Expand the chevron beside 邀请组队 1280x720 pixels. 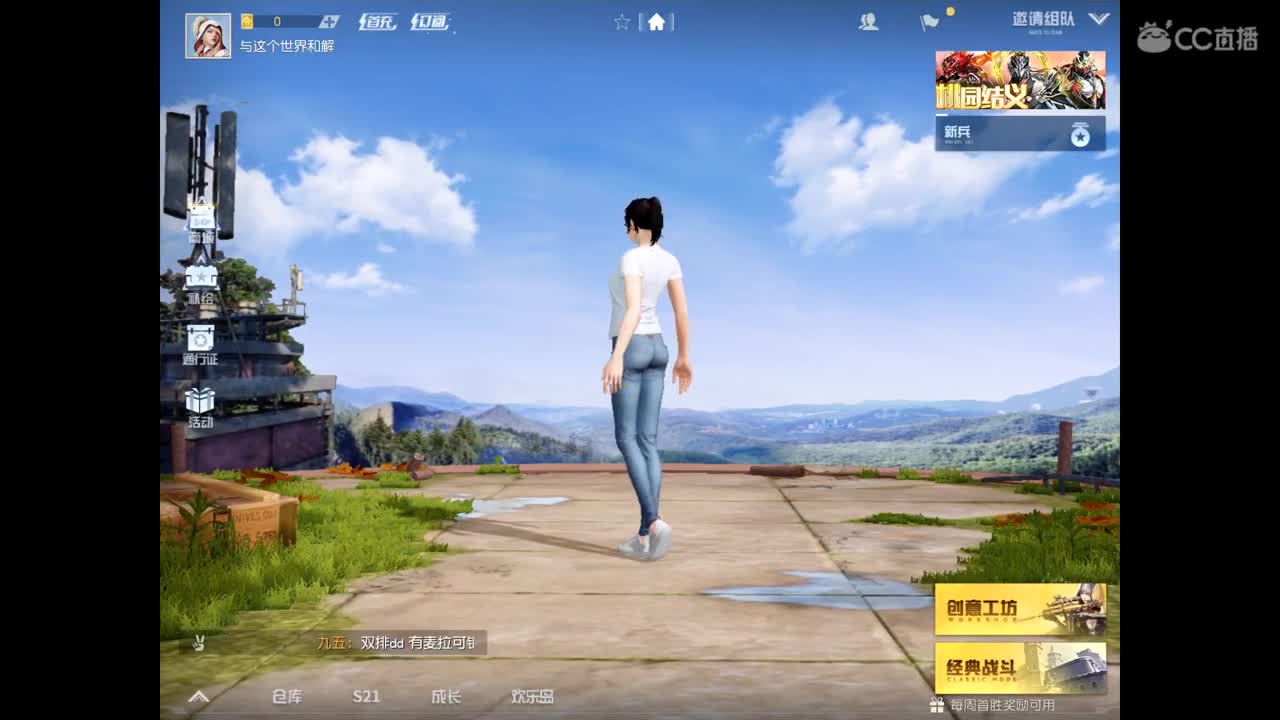1098,18
